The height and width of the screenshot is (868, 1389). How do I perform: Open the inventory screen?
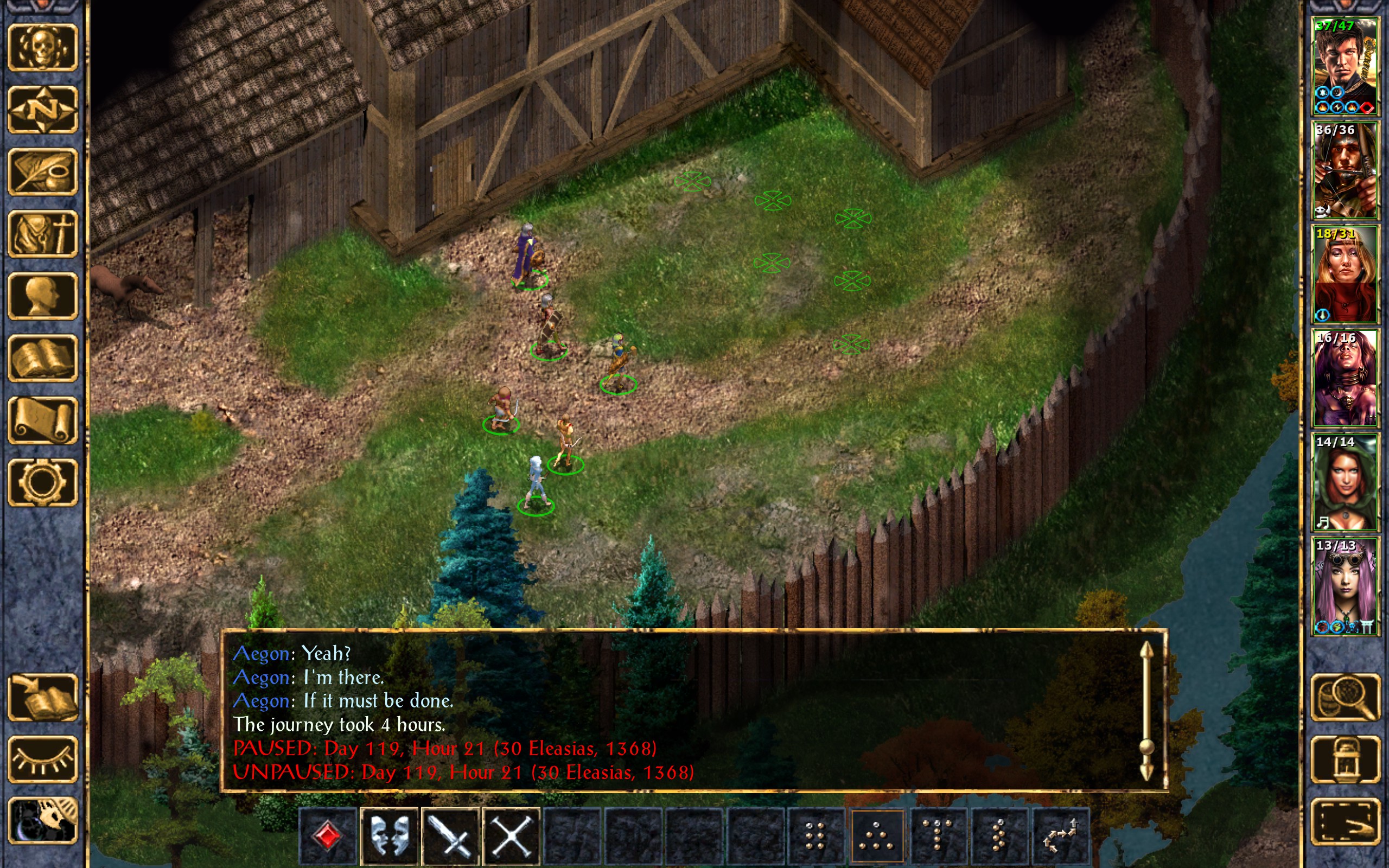43,234
